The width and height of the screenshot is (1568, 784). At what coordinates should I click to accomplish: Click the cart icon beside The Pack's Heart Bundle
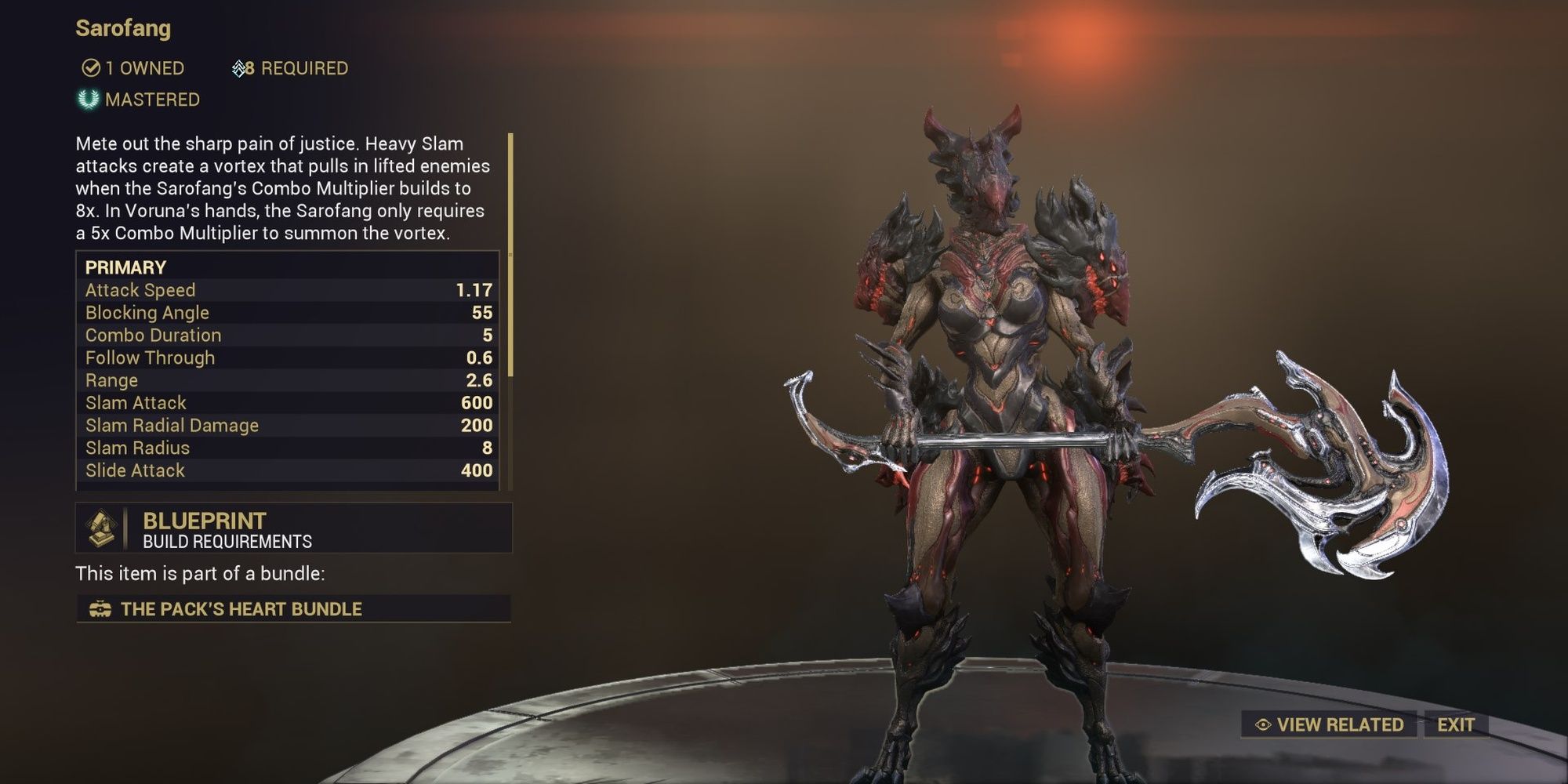[100, 608]
